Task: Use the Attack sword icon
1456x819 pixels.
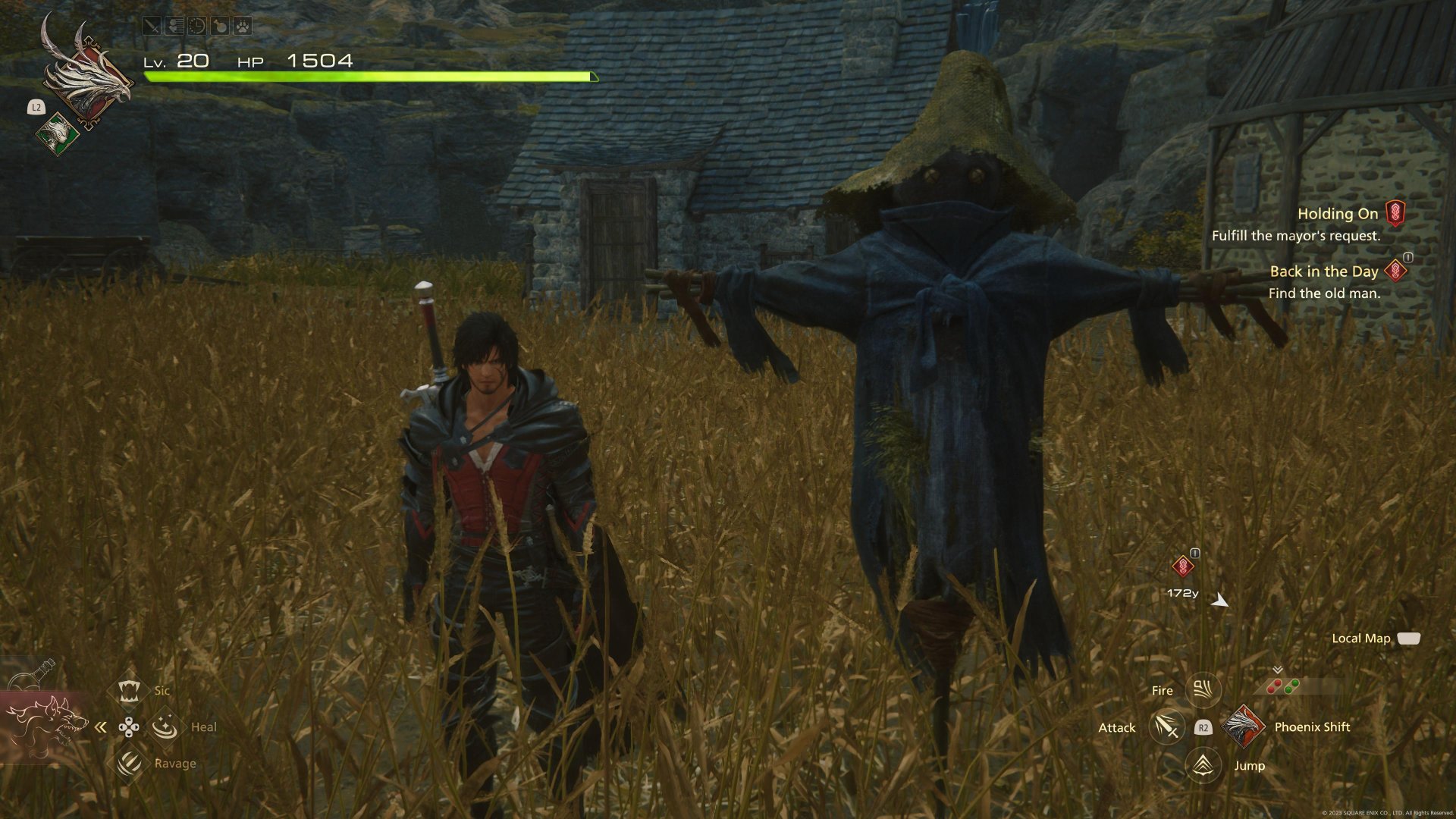Action: (x=1166, y=727)
